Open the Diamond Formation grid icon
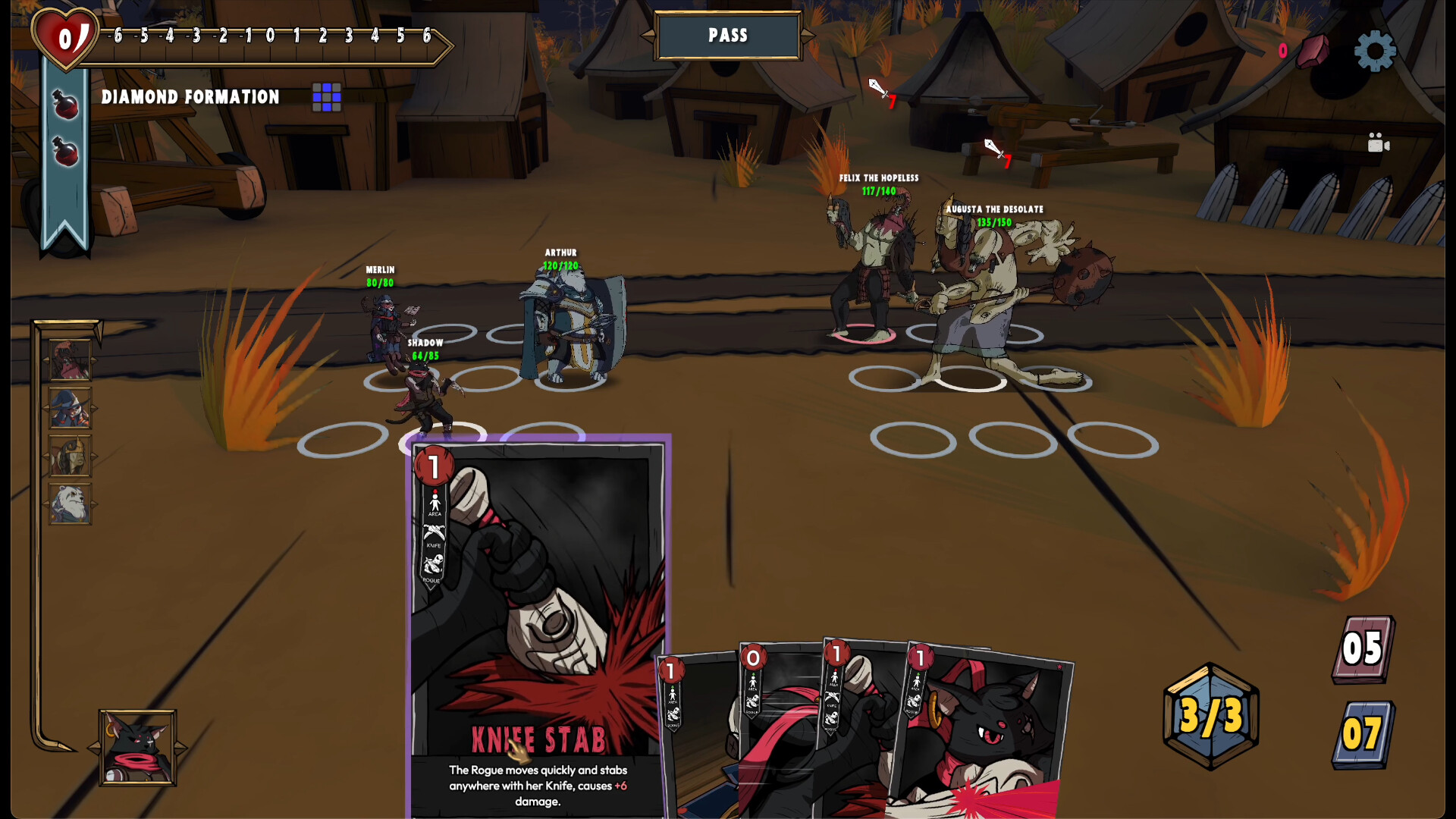 coord(326,97)
